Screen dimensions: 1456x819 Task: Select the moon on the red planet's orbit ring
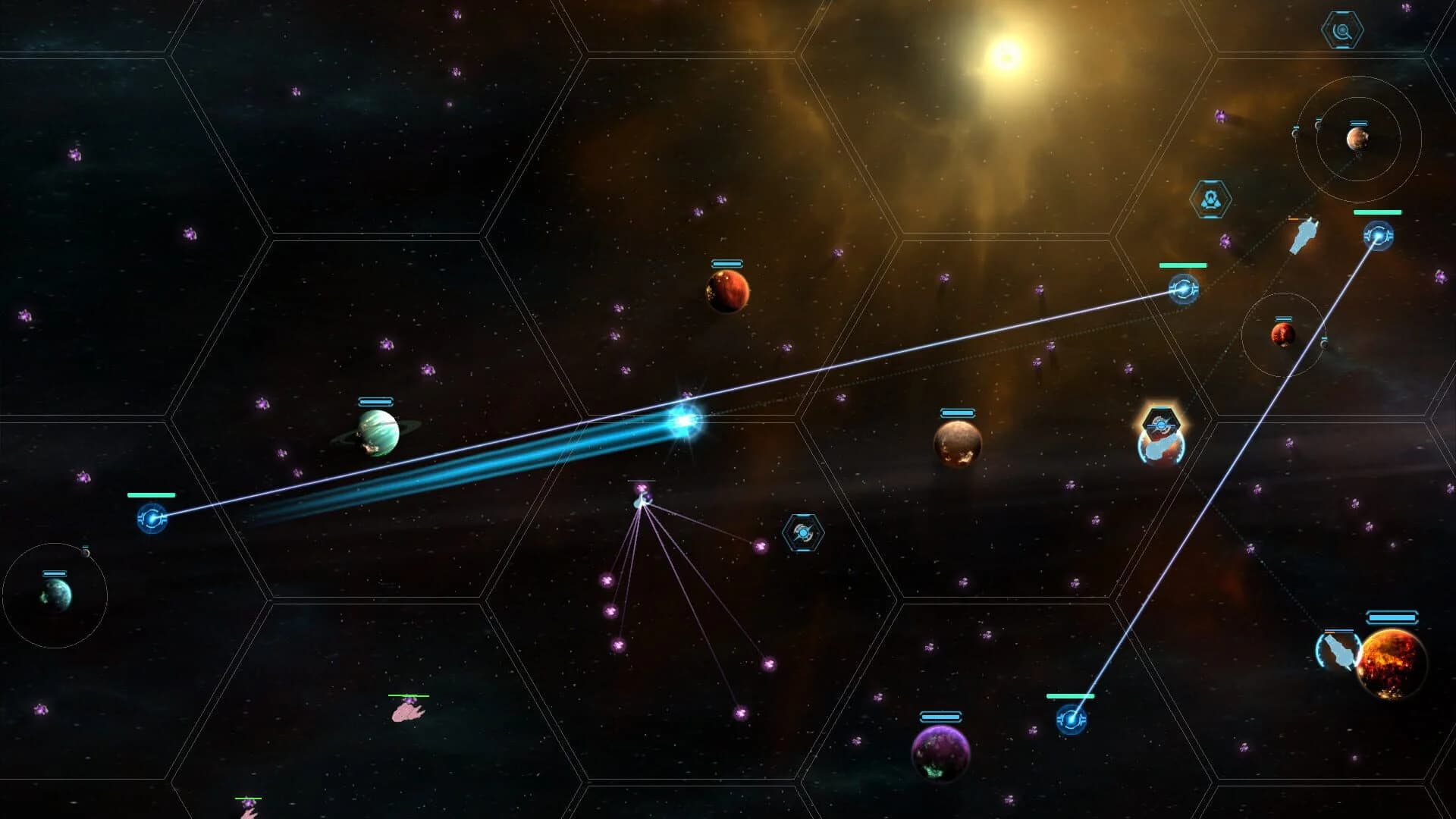1324,344
